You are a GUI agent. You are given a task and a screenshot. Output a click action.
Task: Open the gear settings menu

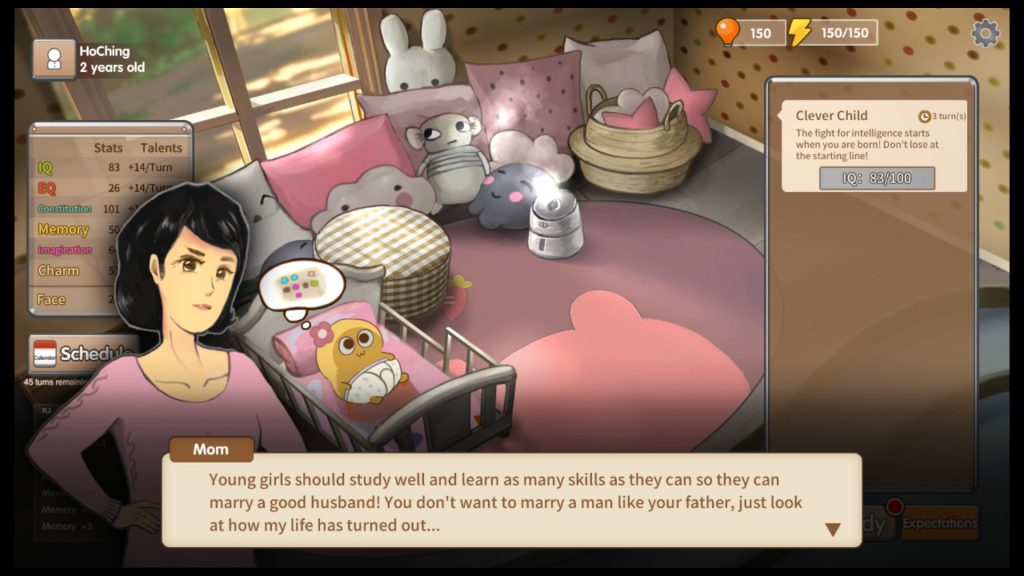point(985,33)
